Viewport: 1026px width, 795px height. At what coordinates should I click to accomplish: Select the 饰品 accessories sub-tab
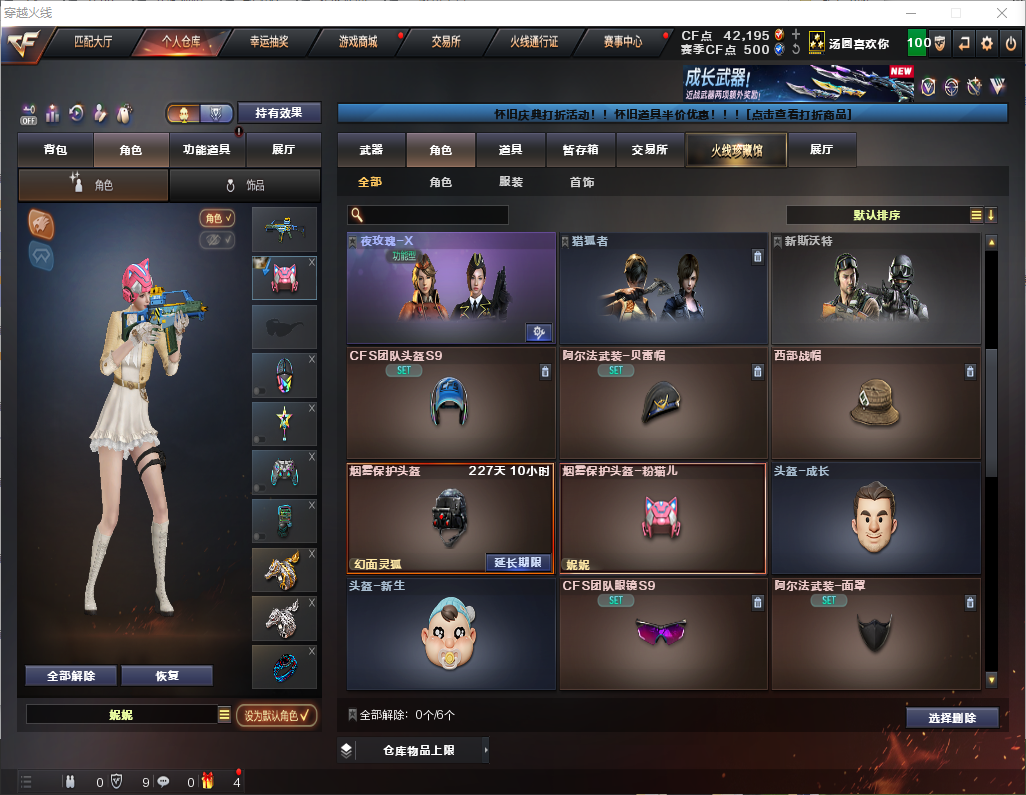[x=245, y=185]
